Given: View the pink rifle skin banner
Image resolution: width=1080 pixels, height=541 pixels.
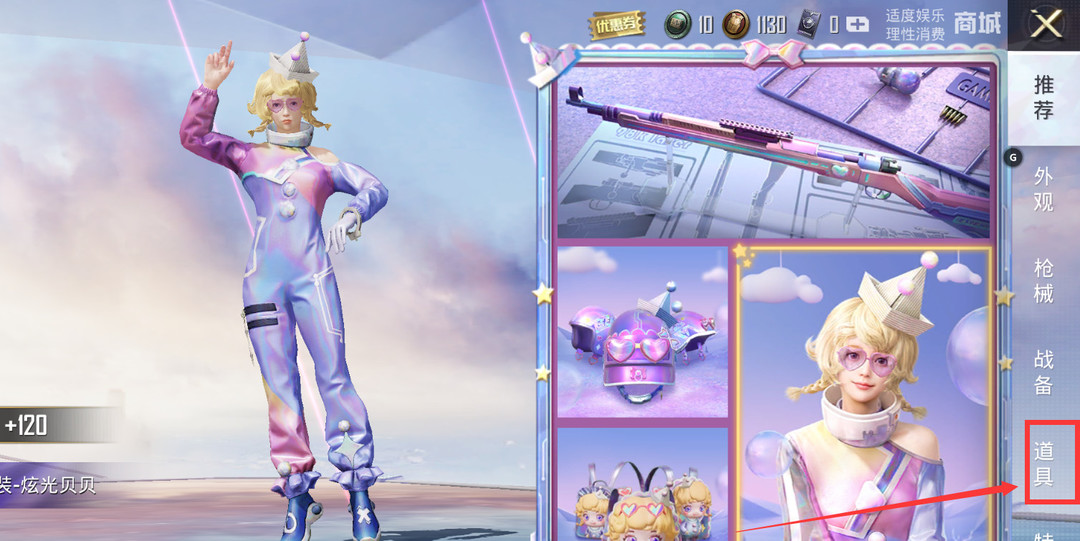Looking at the screenshot, I should (773, 150).
